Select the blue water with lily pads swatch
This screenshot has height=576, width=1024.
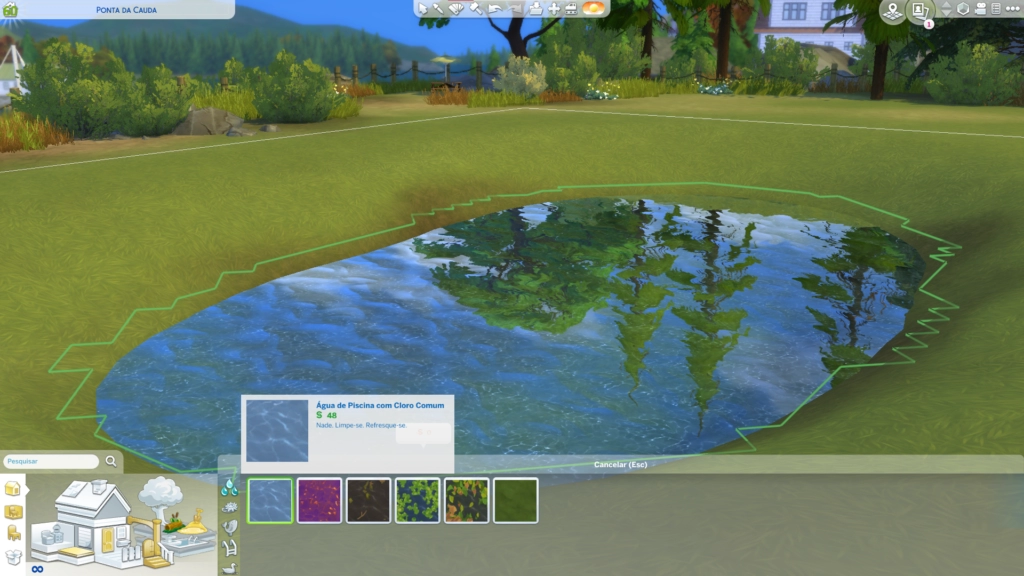417,500
